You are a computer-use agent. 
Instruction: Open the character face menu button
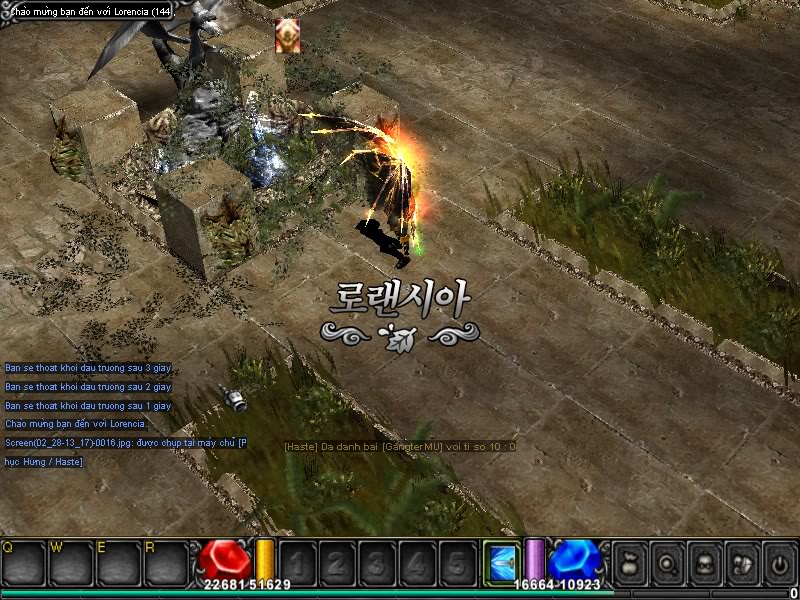point(704,562)
